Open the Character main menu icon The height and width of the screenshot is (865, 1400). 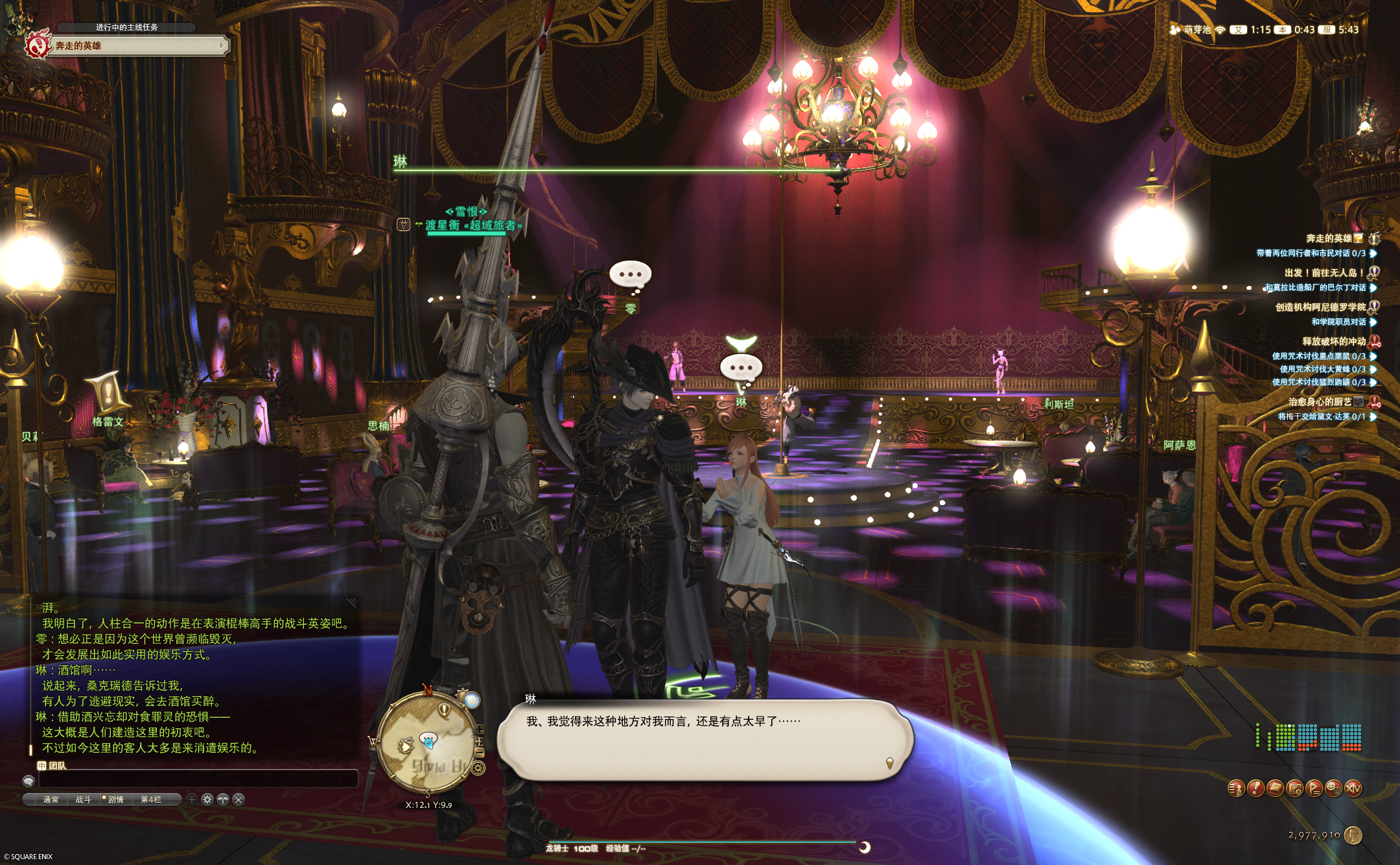(1236, 788)
